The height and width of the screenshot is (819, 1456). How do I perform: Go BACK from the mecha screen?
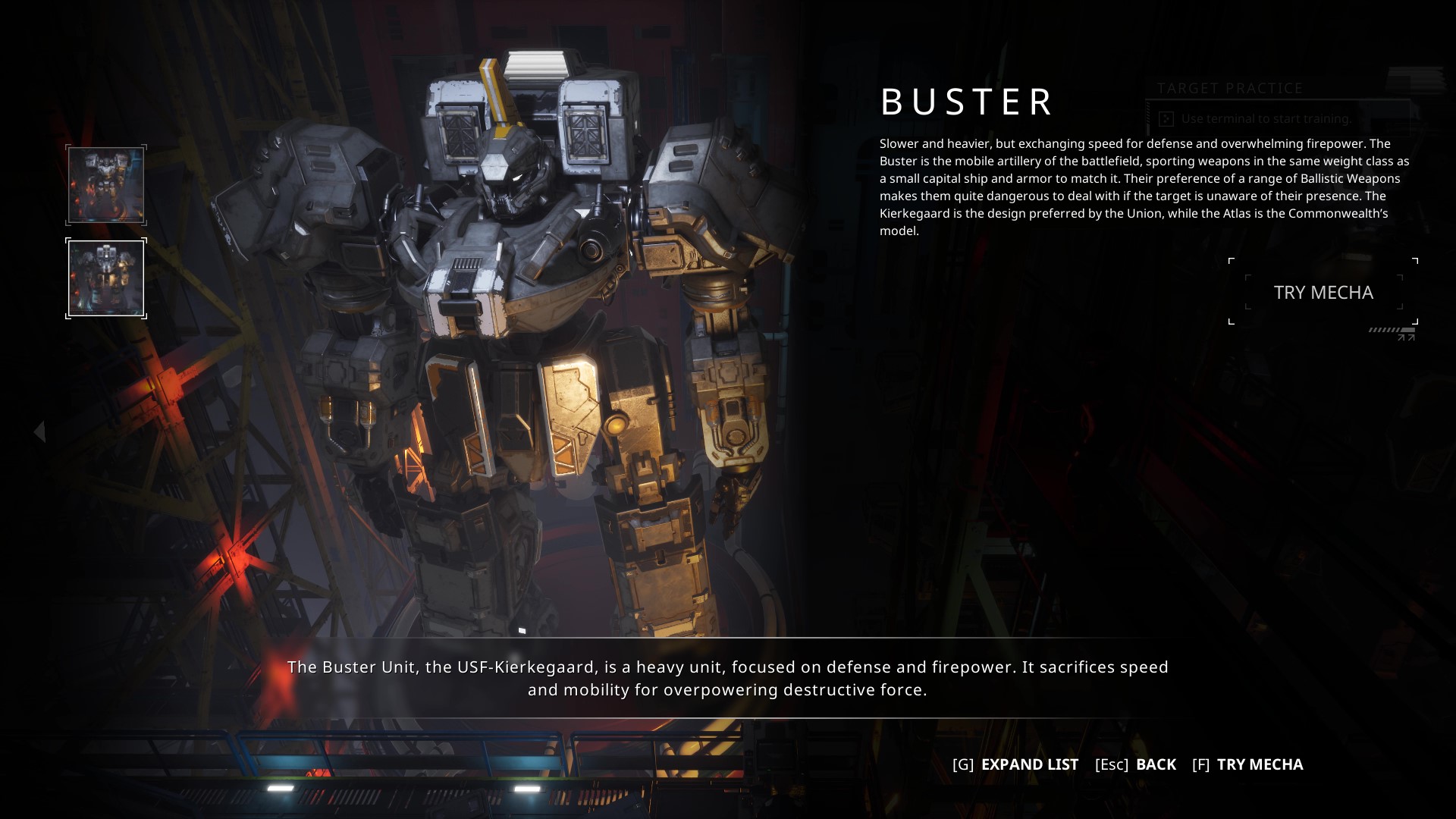pyautogui.click(x=1135, y=764)
